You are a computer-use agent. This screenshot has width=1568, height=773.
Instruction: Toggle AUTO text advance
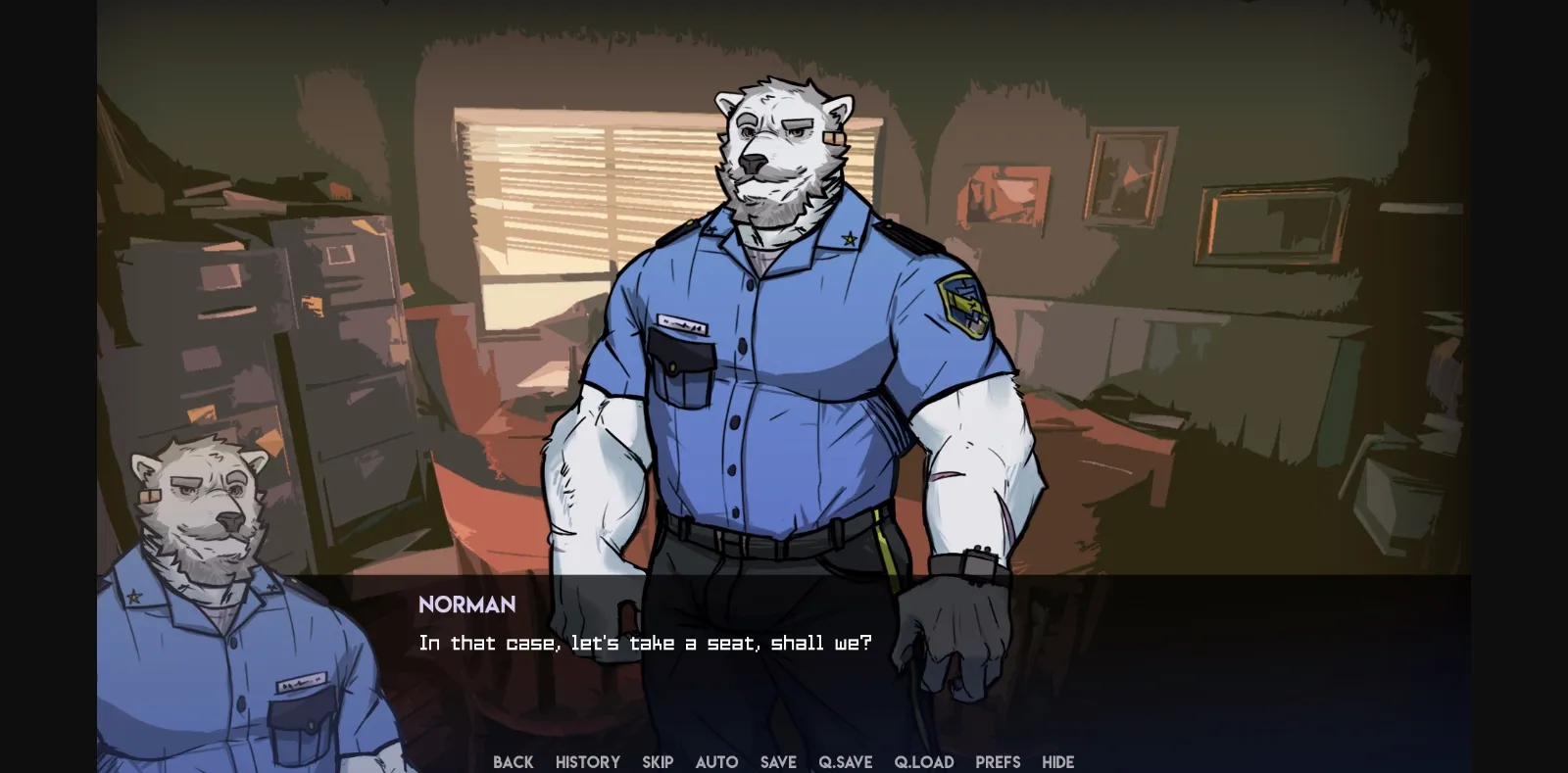[717, 762]
